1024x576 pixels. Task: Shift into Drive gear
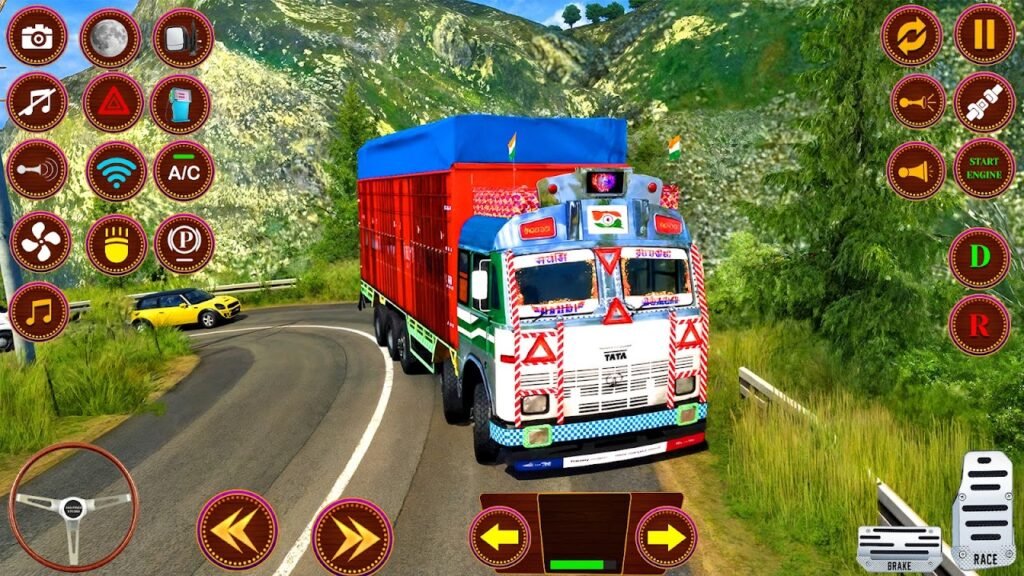click(x=979, y=258)
